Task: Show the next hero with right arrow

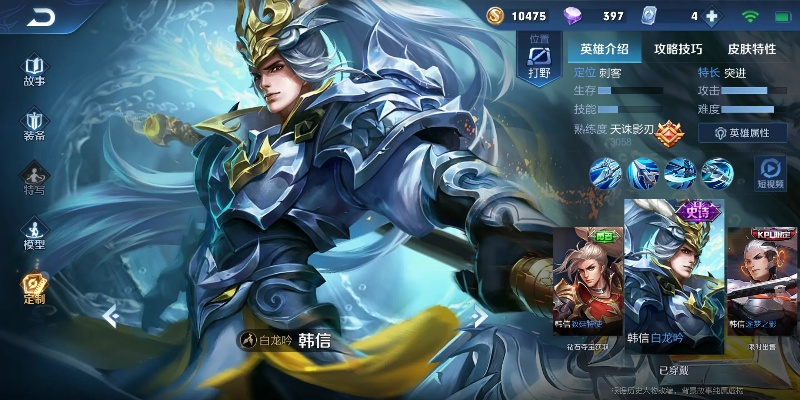Action: click(479, 317)
